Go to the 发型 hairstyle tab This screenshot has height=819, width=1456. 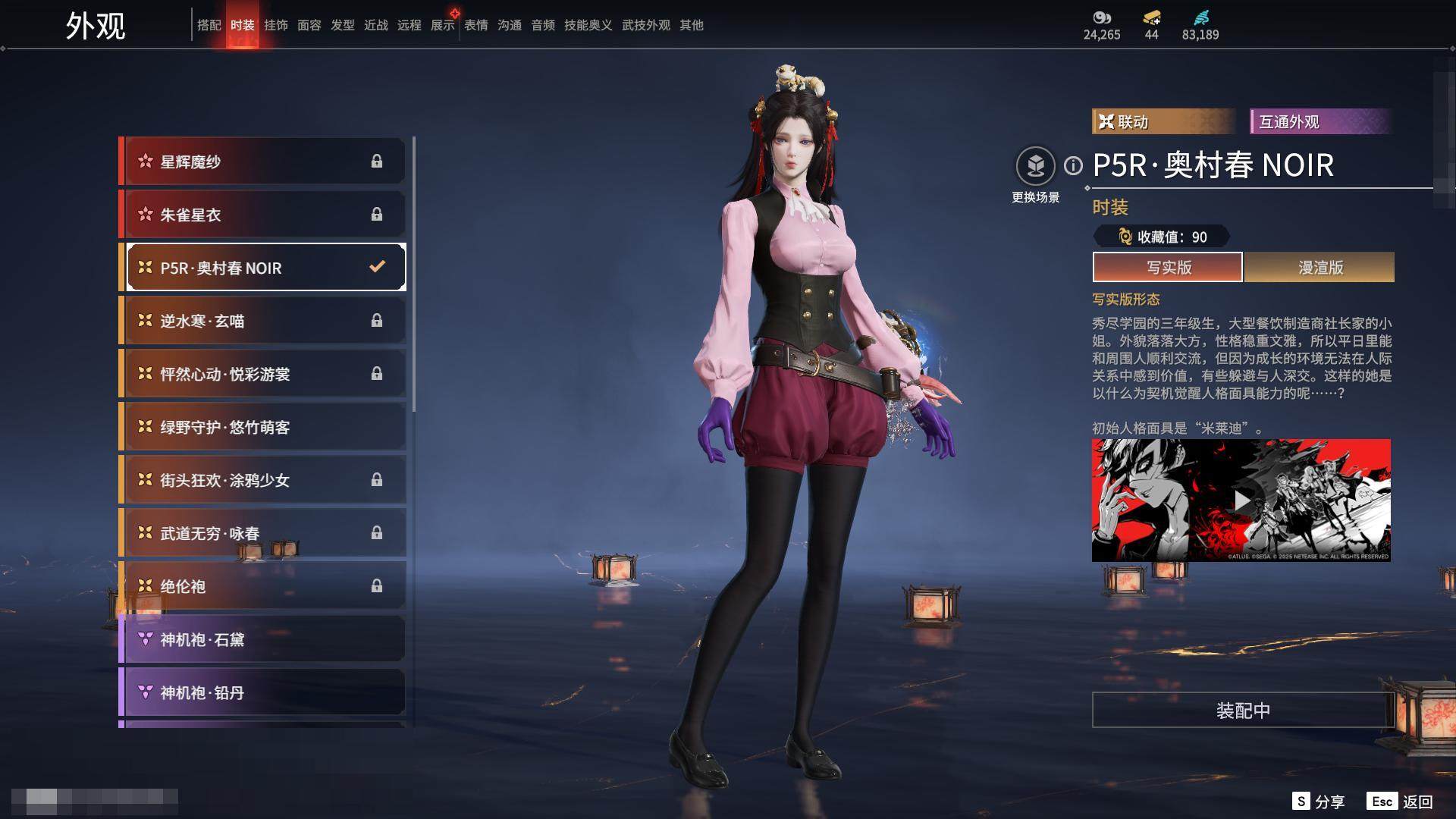[x=342, y=25]
